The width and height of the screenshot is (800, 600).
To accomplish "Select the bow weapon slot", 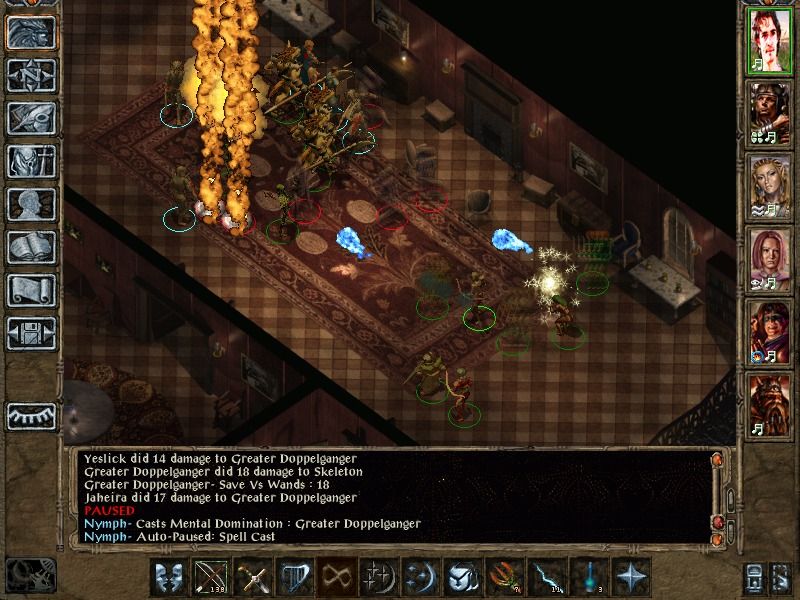I will [x=211, y=578].
